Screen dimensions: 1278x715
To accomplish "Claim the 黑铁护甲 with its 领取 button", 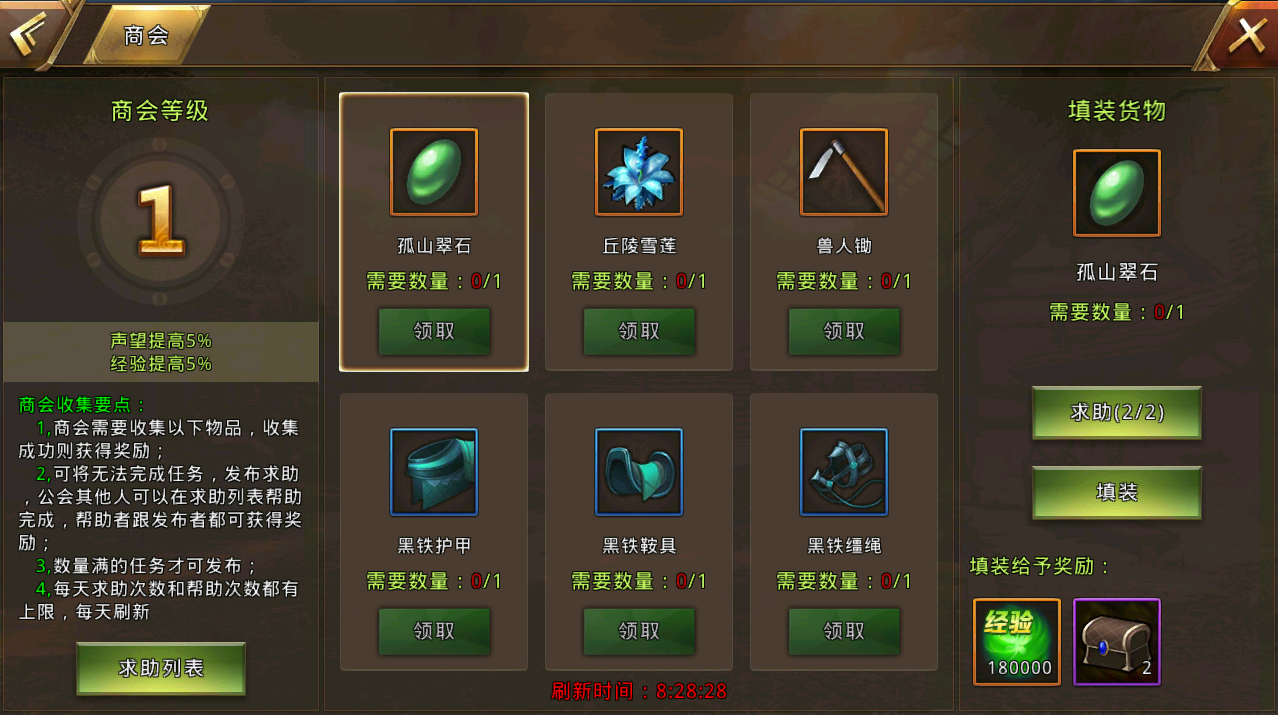I will [x=434, y=631].
